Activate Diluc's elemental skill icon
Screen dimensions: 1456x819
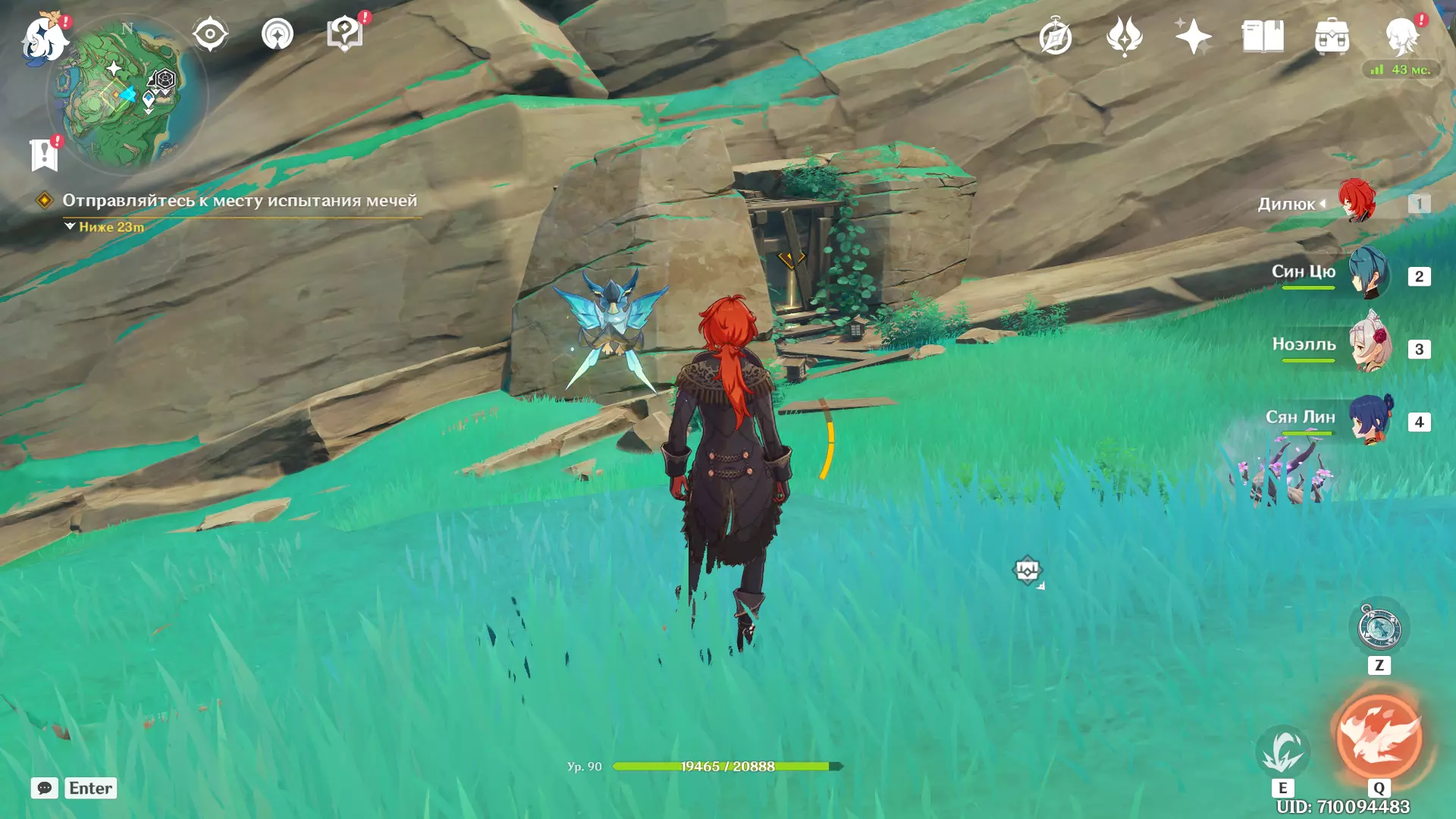pos(1282,751)
